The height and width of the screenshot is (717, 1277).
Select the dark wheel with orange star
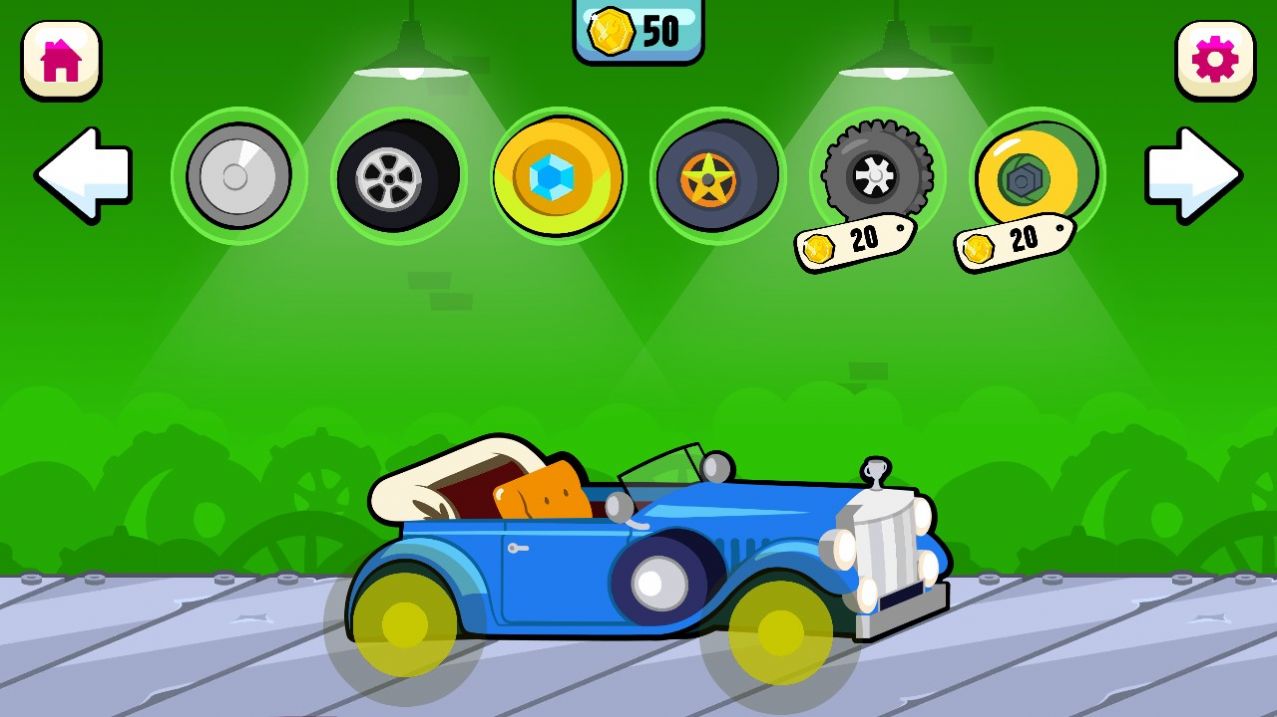717,176
